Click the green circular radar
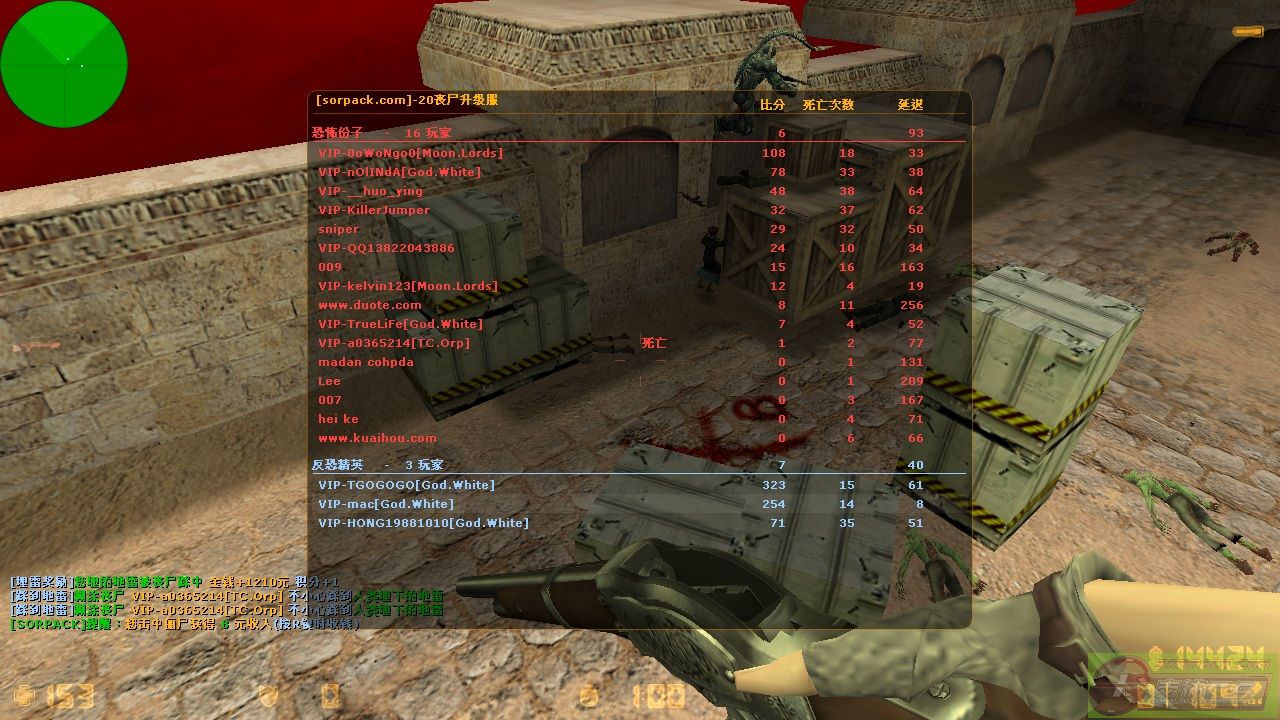Viewport: 1280px width, 720px height. tap(64, 64)
